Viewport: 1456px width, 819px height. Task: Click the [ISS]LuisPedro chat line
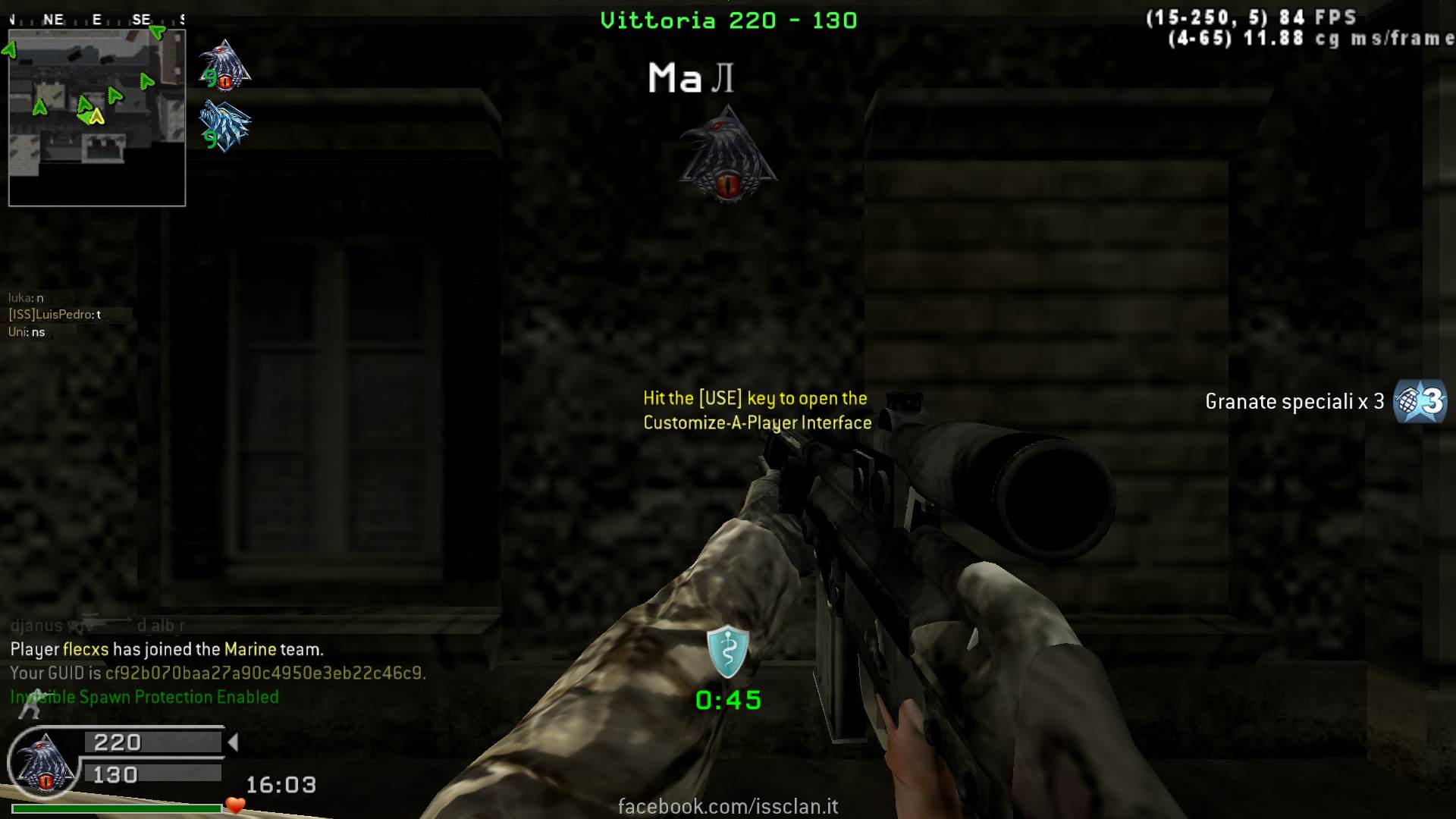tap(55, 315)
